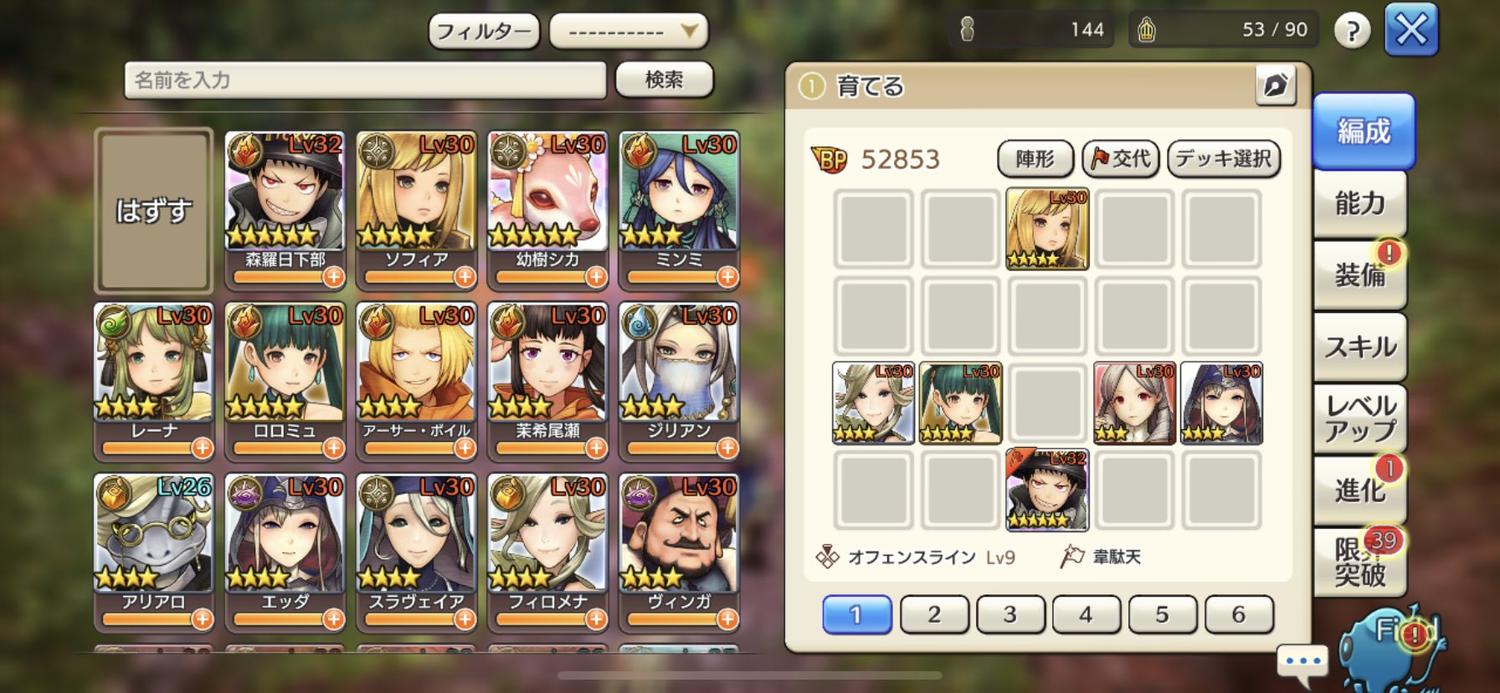Screen dimensions: 1500x693
Task: Choose はずす to remove the unit
Action: (x=154, y=210)
